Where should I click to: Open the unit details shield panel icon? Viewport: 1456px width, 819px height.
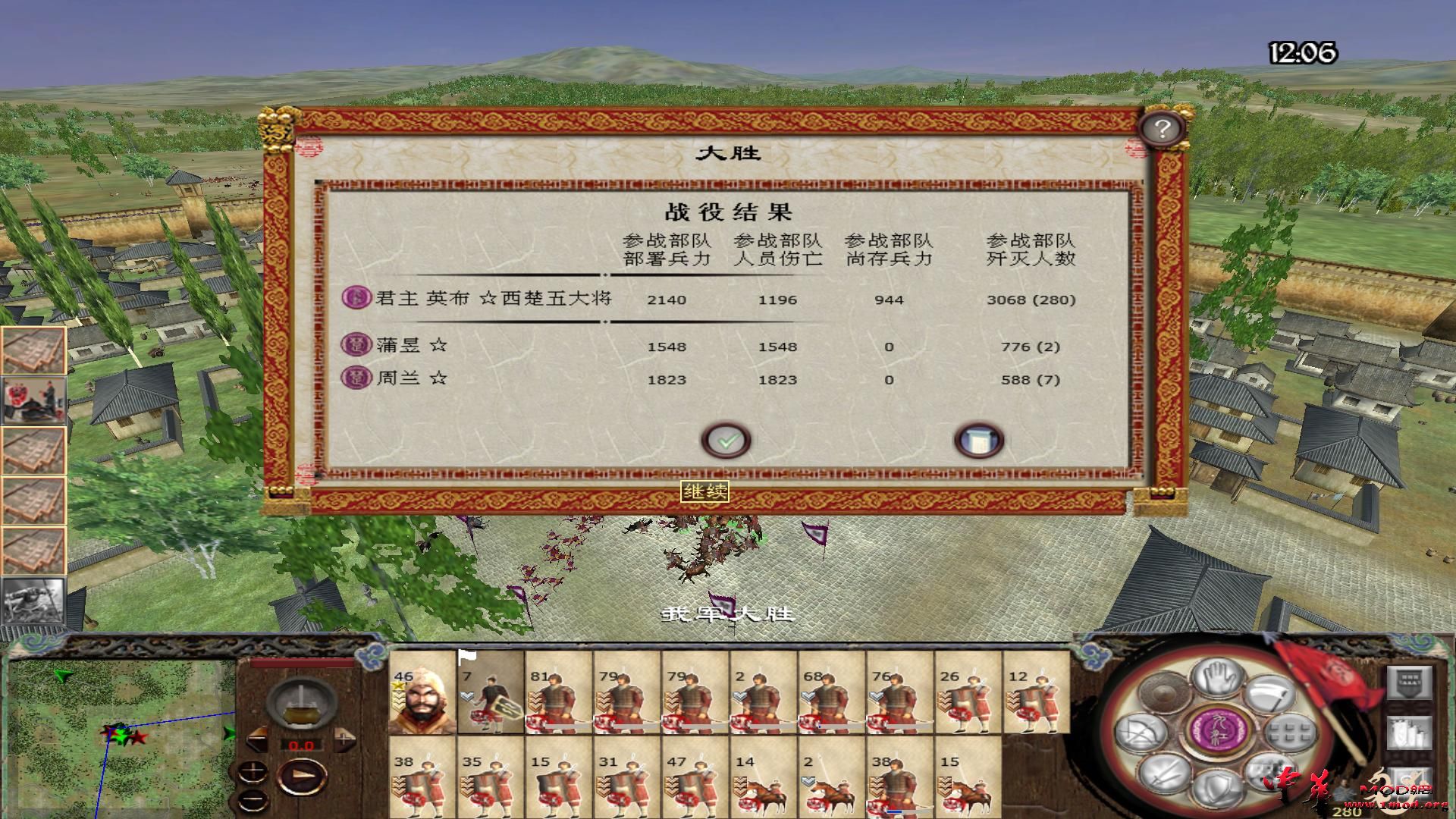coord(1410,682)
